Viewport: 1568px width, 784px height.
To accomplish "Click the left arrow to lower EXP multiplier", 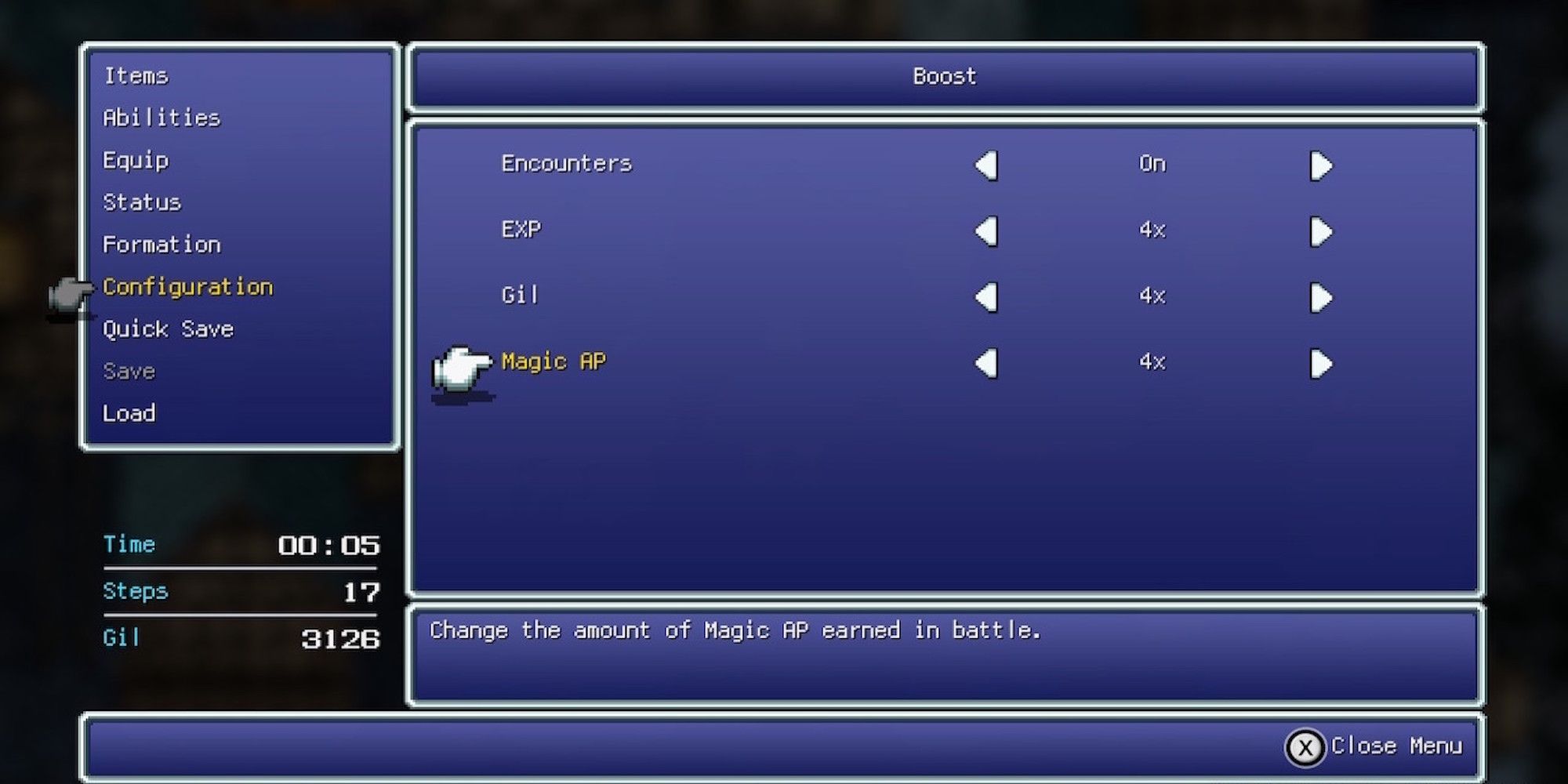I will pyautogui.click(x=986, y=230).
